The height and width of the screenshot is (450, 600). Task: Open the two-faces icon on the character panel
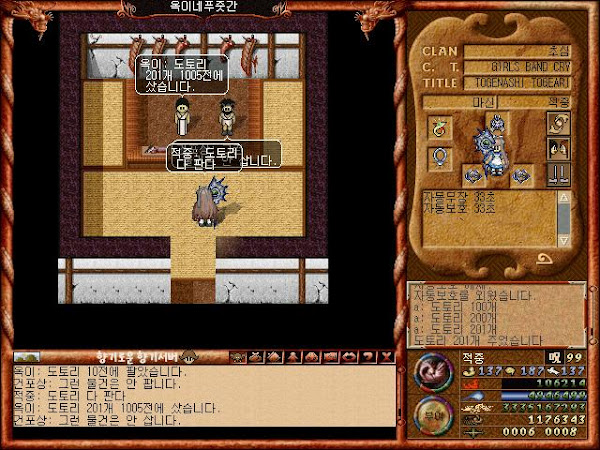click(x=558, y=148)
